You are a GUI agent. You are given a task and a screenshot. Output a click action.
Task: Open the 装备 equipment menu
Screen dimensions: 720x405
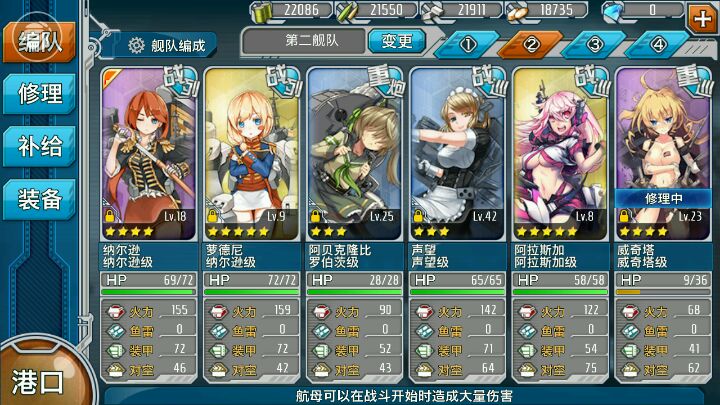40,200
